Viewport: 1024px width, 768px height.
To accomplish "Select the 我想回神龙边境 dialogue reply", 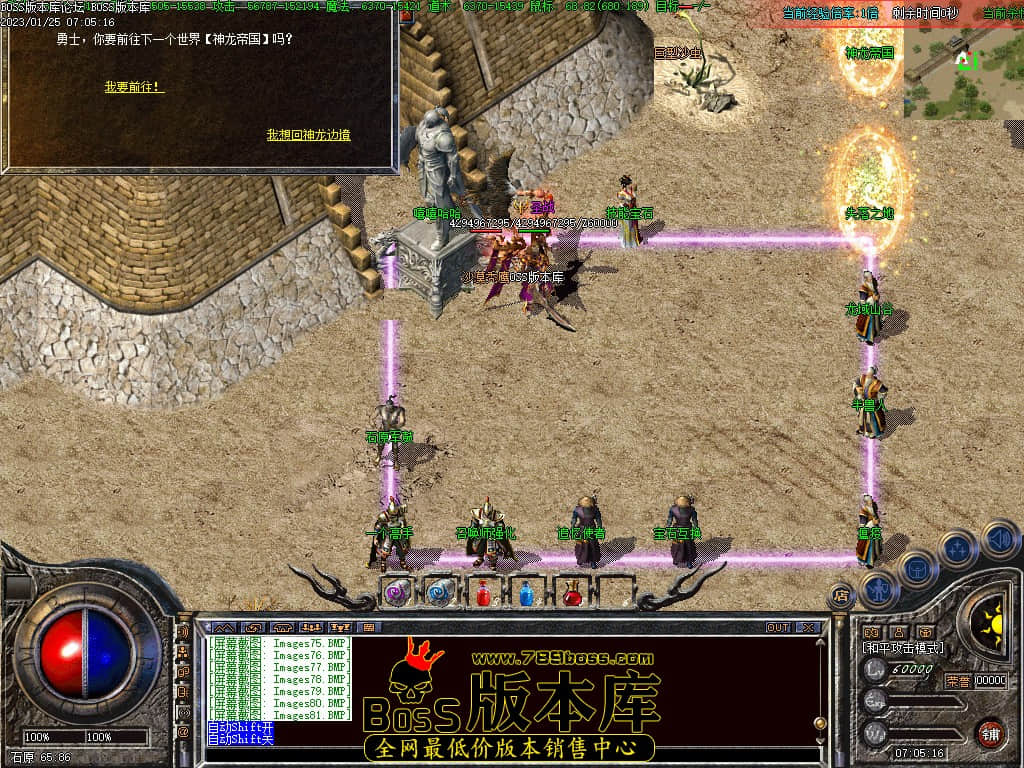I will point(308,134).
